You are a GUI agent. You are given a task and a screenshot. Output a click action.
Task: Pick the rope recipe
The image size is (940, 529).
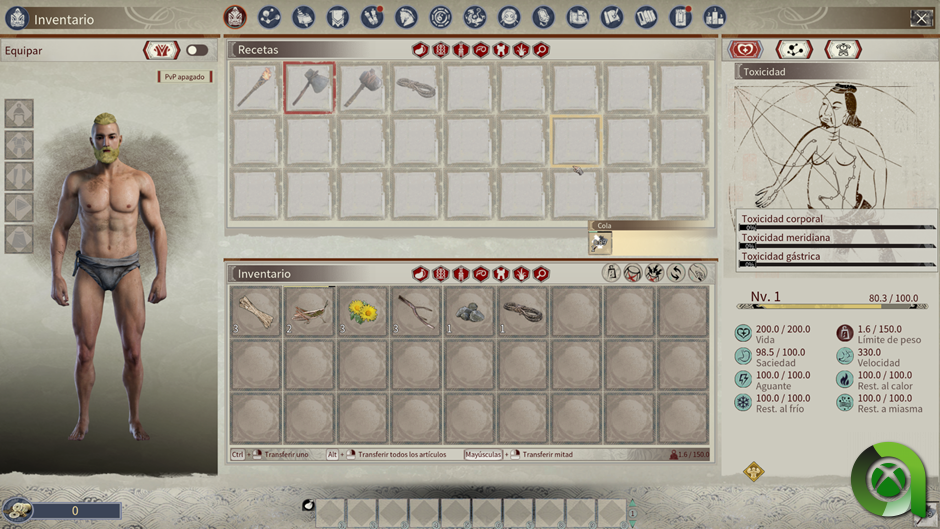(415, 88)
